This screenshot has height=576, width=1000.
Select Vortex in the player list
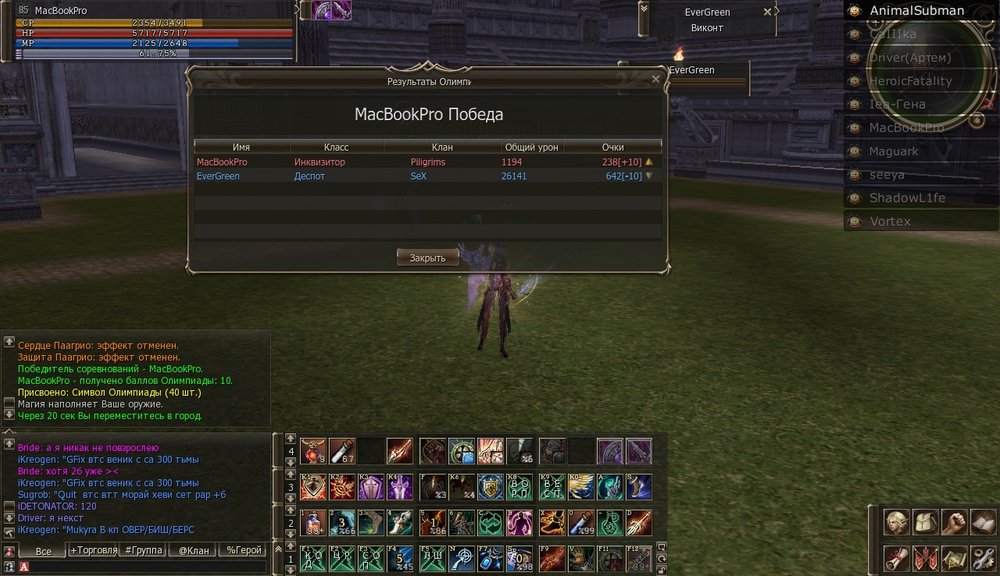point(889,221)
